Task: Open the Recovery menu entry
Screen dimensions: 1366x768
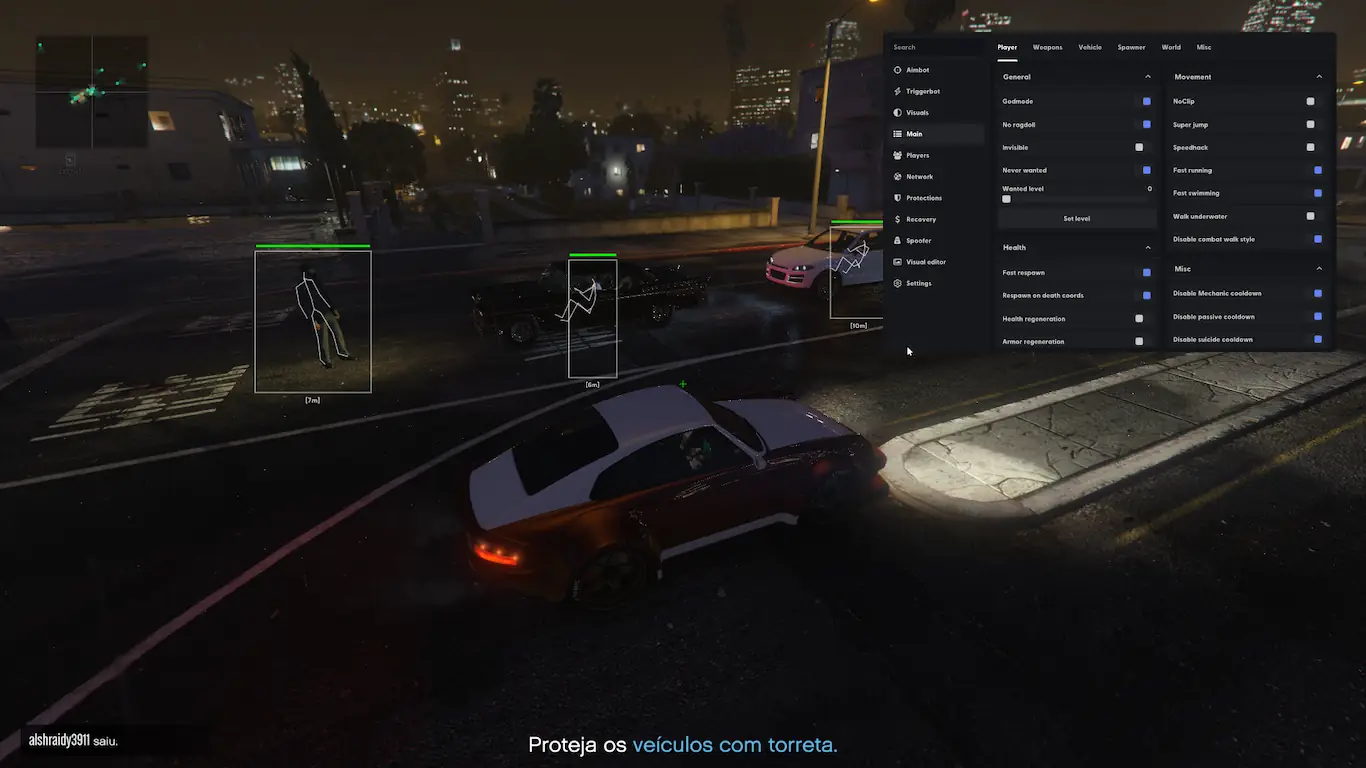Action: click(921, 220)
